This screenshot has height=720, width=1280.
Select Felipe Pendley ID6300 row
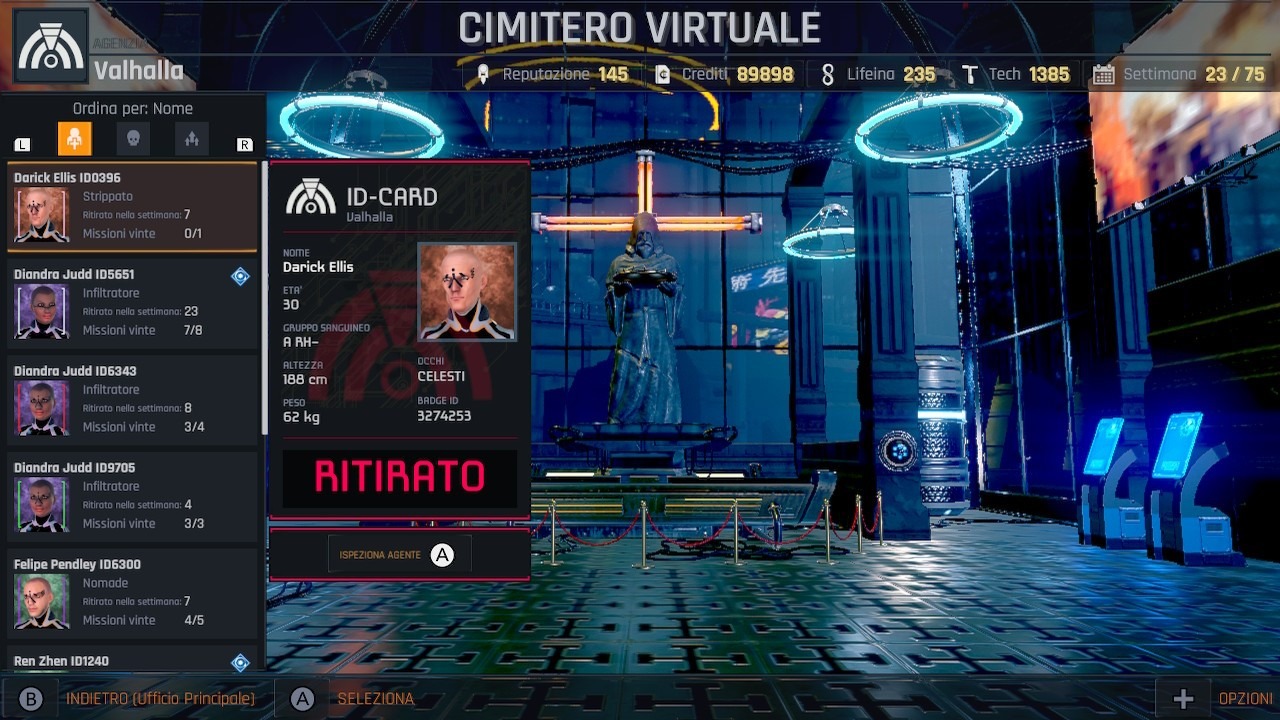tap(132, 594)
